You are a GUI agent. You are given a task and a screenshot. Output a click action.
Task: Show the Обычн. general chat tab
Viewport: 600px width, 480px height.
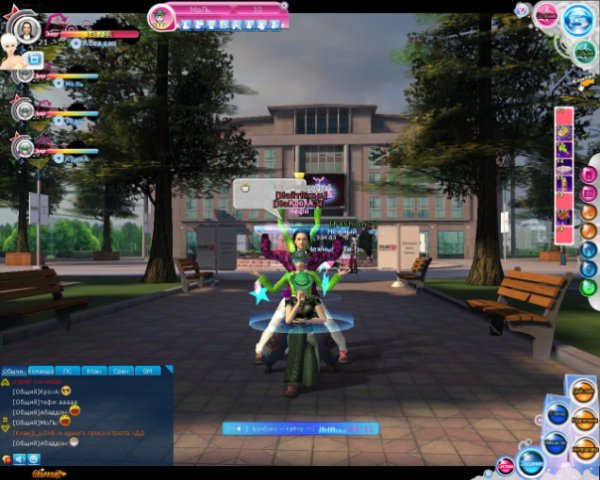(x=15, y=371)
